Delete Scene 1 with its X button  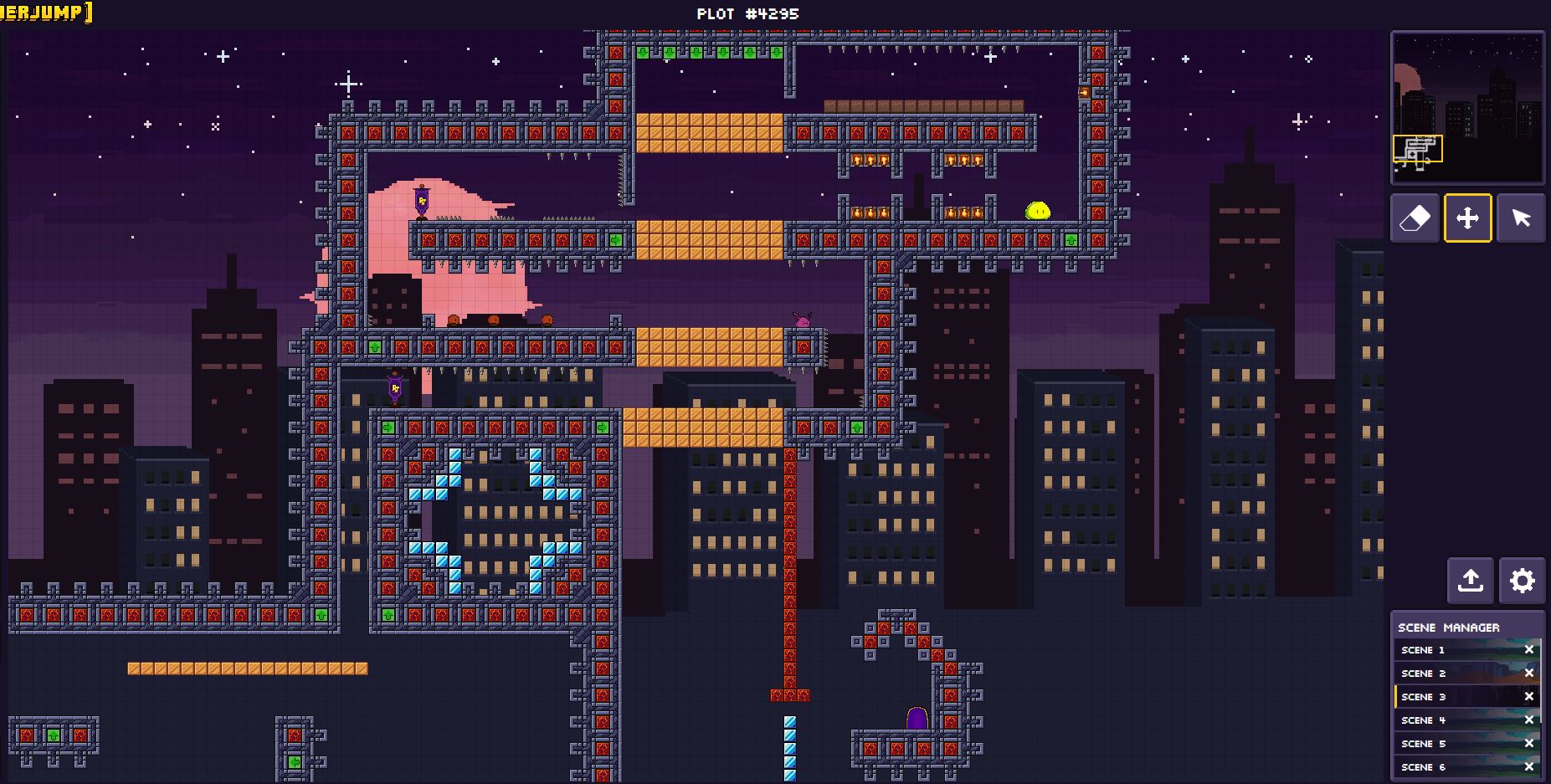click(1529, 650)
